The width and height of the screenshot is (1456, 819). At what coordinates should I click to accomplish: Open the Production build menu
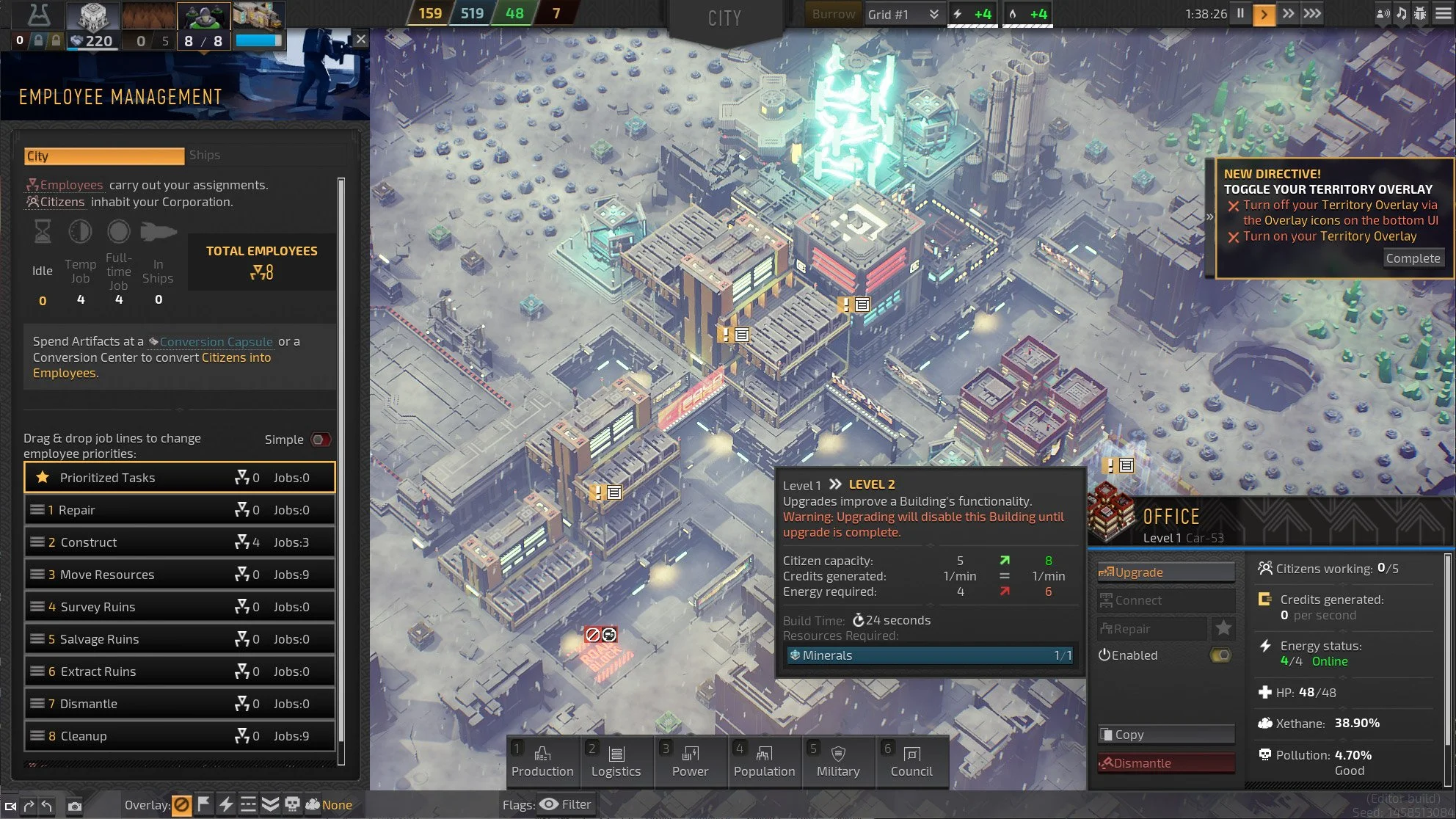pyautogui.click(x=542, y=762)
